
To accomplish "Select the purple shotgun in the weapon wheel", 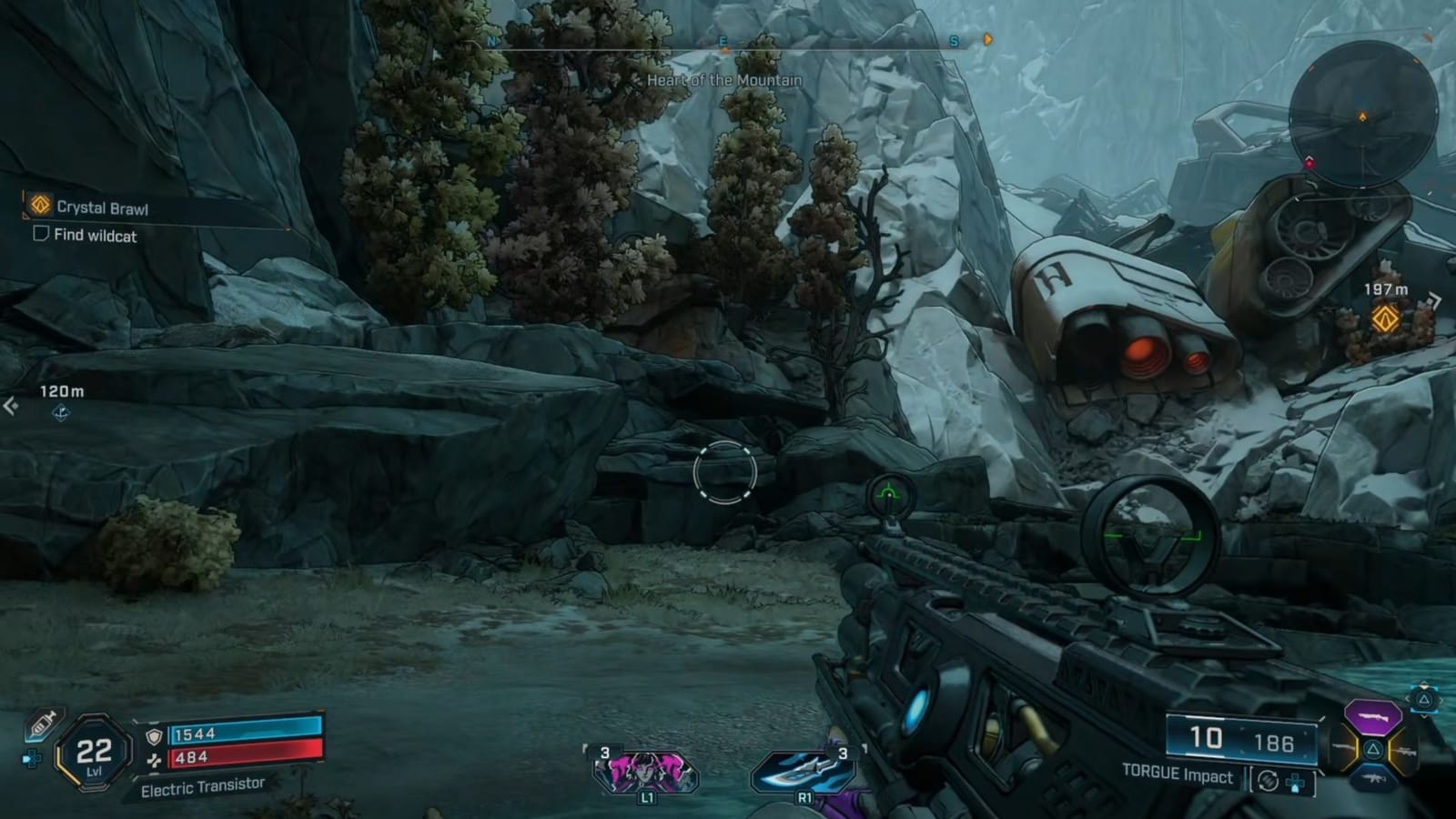I will [1372, 717].
